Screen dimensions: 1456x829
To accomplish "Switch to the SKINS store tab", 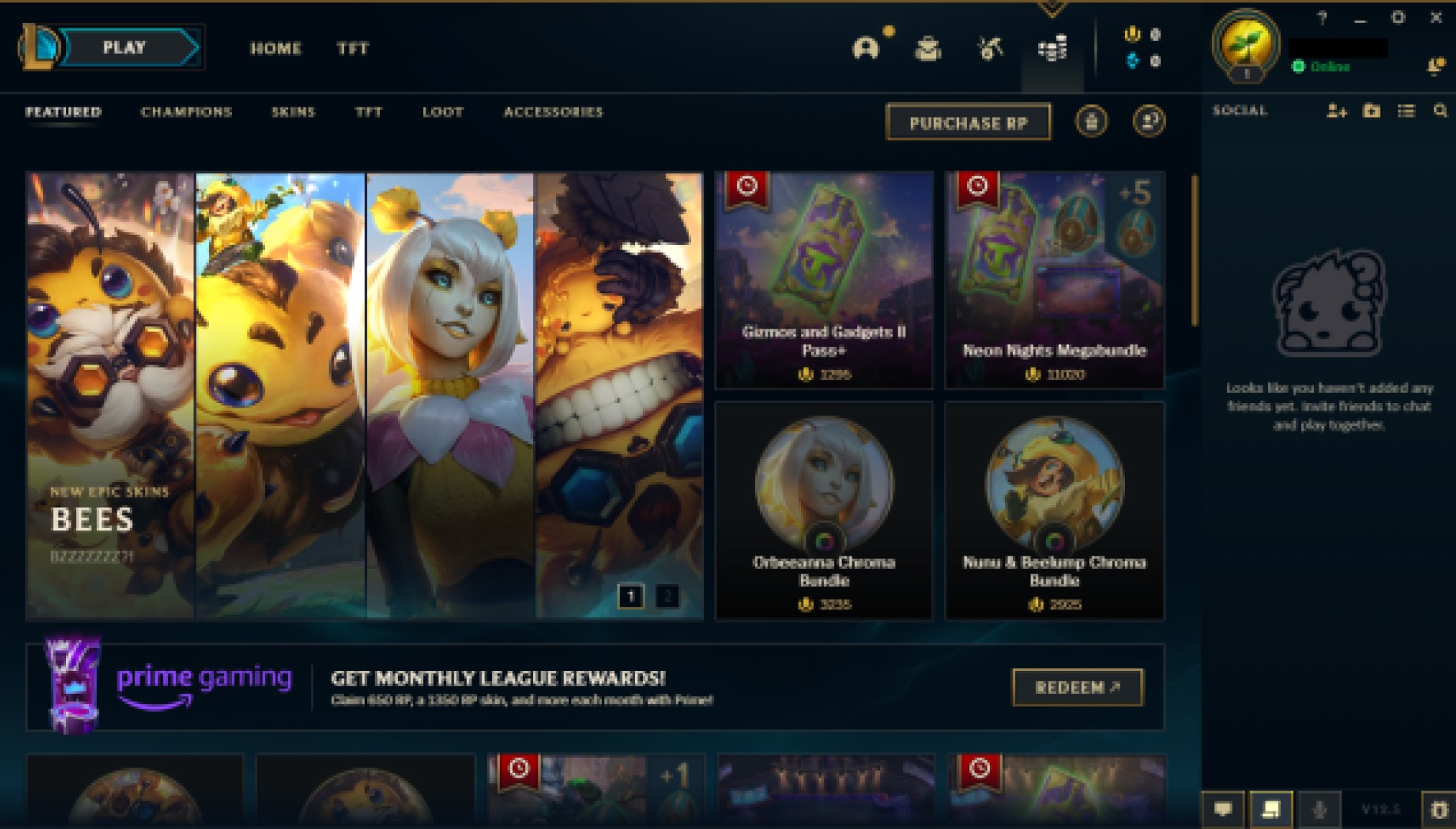I will click(296, 112).
